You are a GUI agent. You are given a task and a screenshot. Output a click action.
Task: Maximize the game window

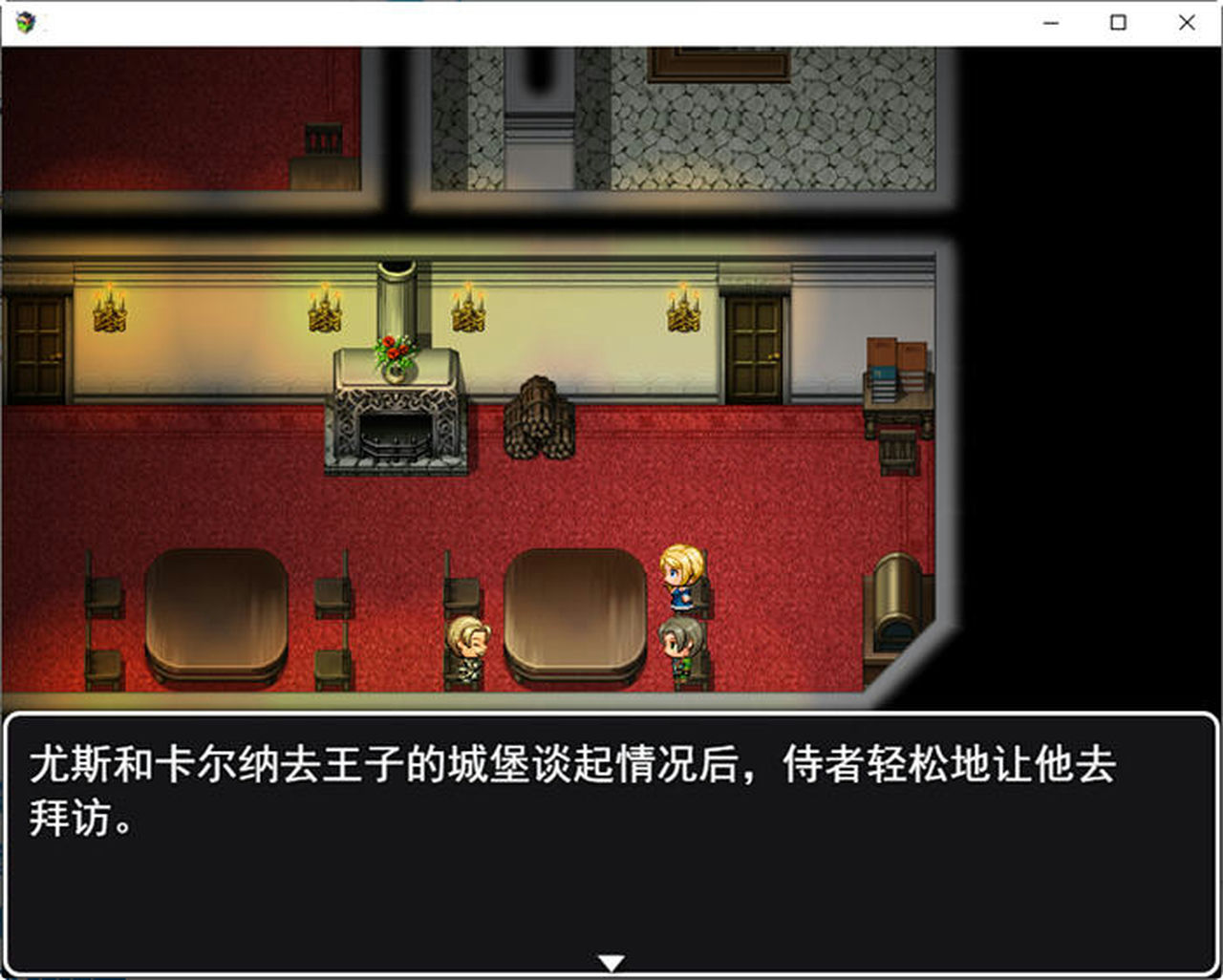(1117, 21)
